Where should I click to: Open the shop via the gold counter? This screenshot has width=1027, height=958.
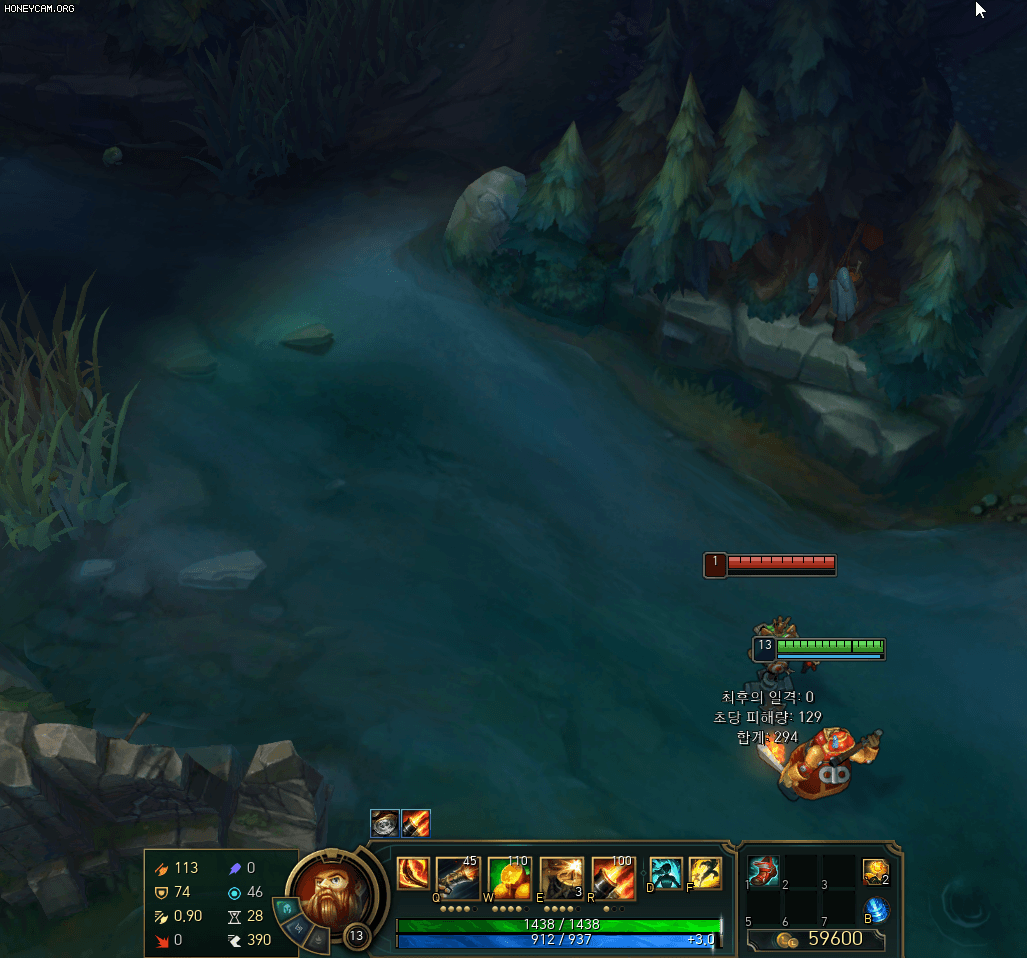[816, 939]
